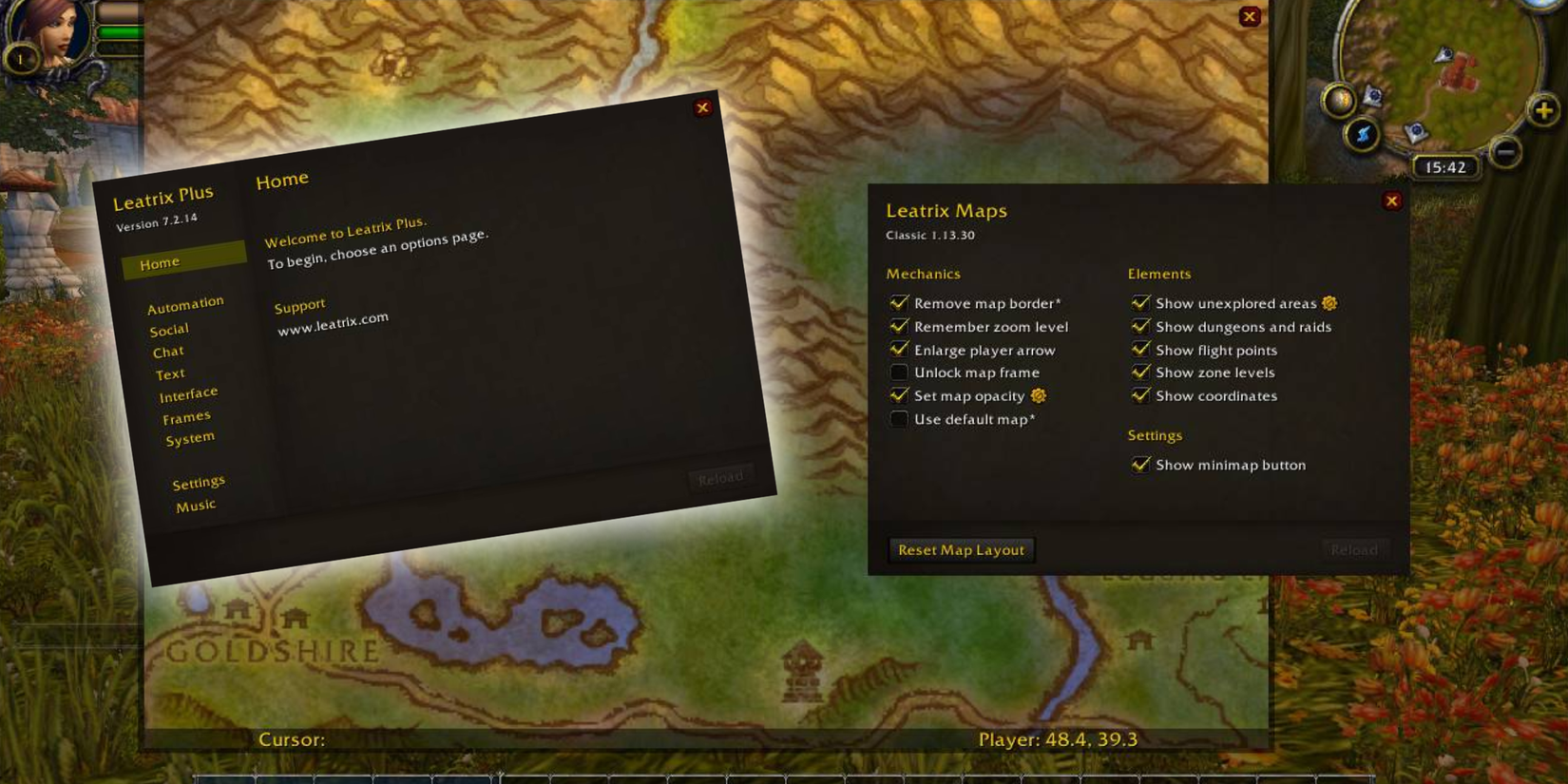Enable the Unlock map frame checkbox
Screen dimensions: 1568x784
point(898,373)
